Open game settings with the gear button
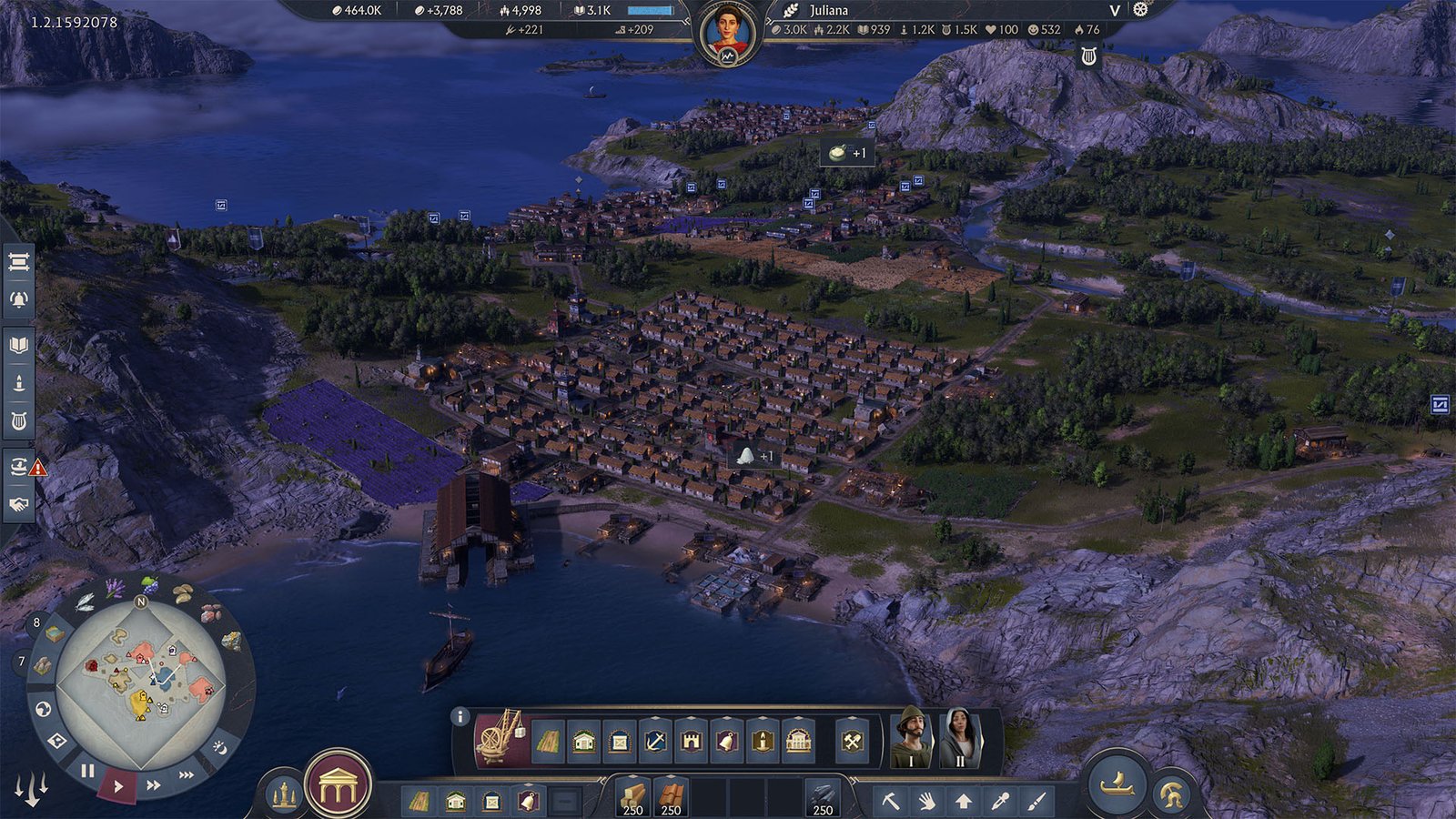The width and height of the screenshot is (1456, 819). (1140, 11)
